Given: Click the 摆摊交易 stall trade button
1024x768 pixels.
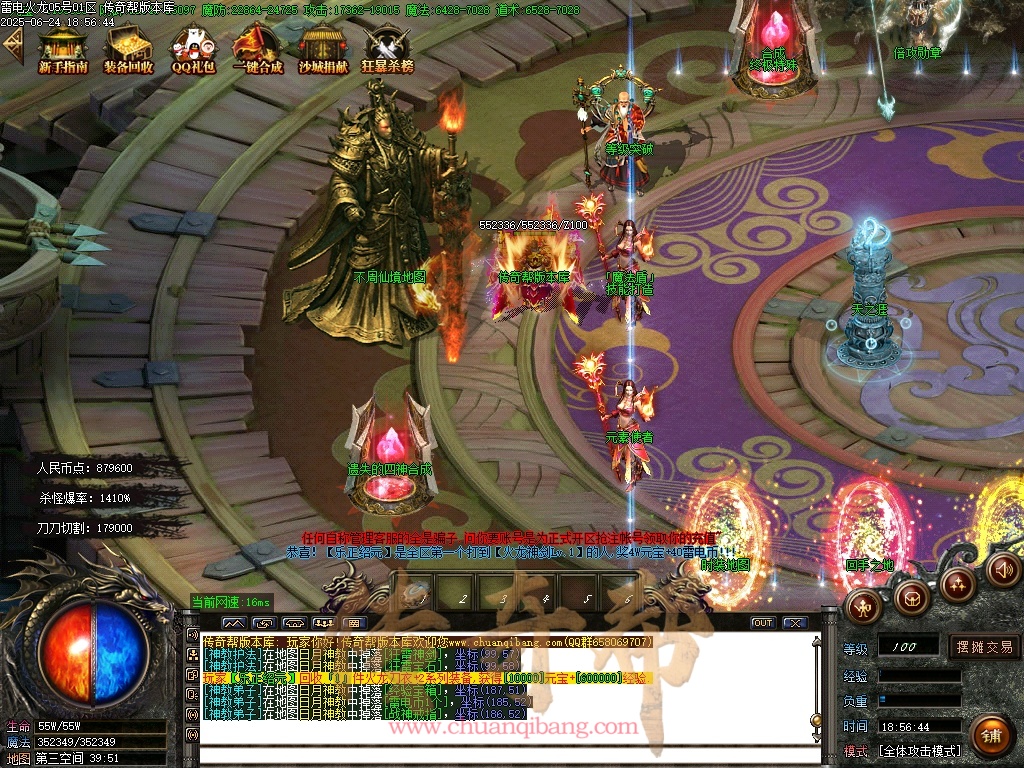Looking at the screenshot, I should [984, 647].
